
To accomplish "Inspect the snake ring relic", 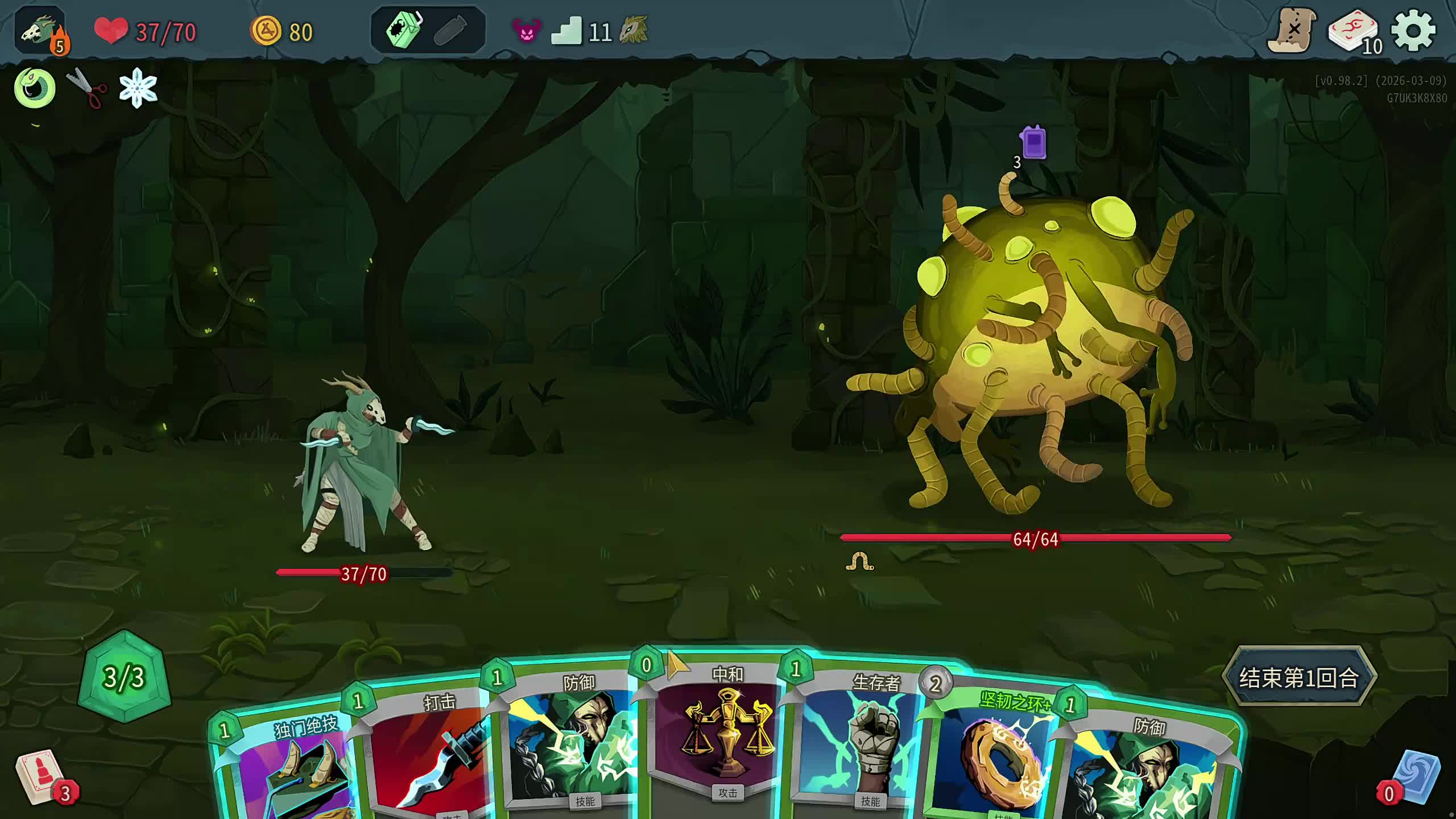I will pyautogui.click(x=35, y=88).
